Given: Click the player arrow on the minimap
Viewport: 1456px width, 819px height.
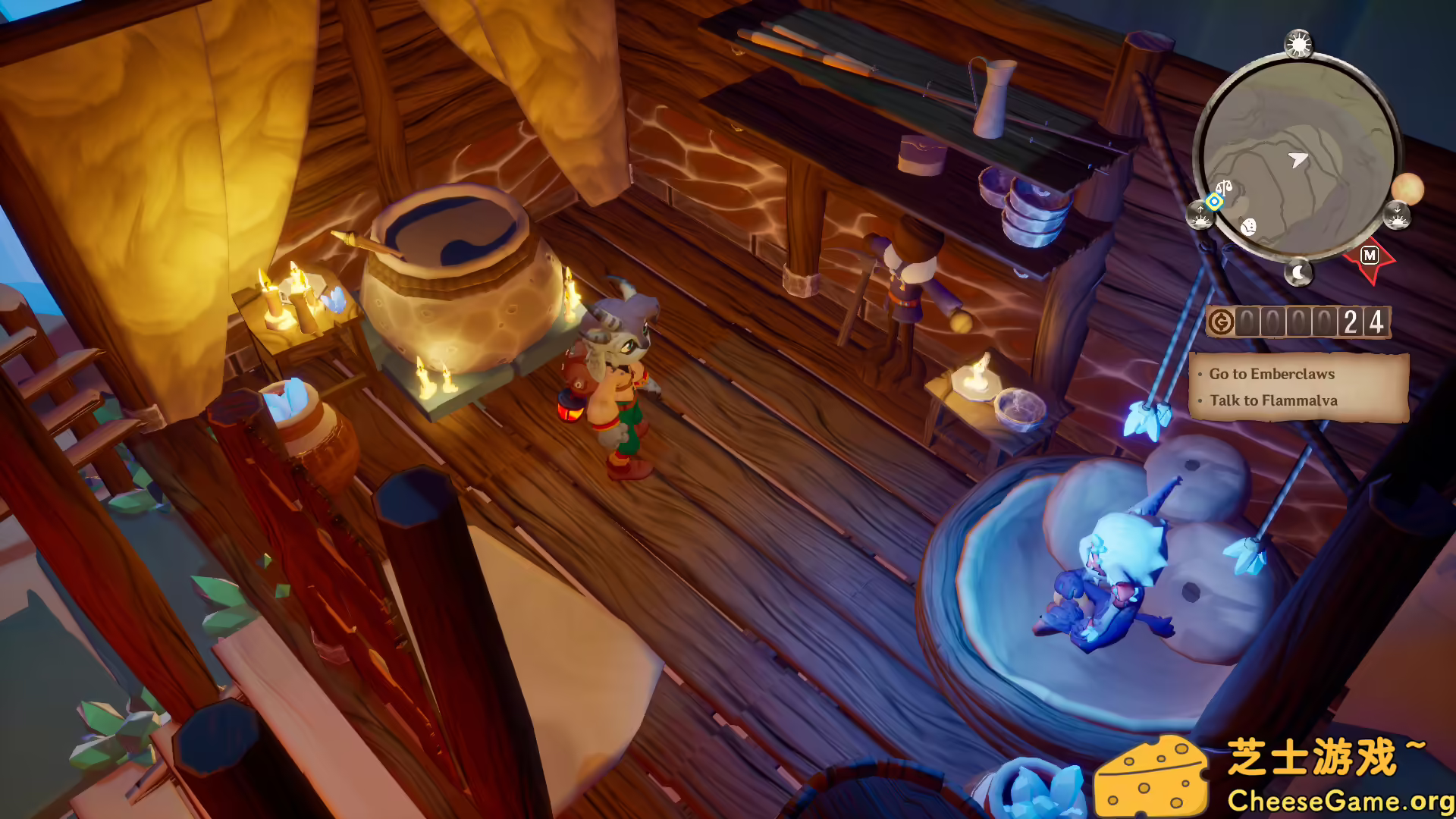Looking at the screenshot, I should pos(1297,158).
